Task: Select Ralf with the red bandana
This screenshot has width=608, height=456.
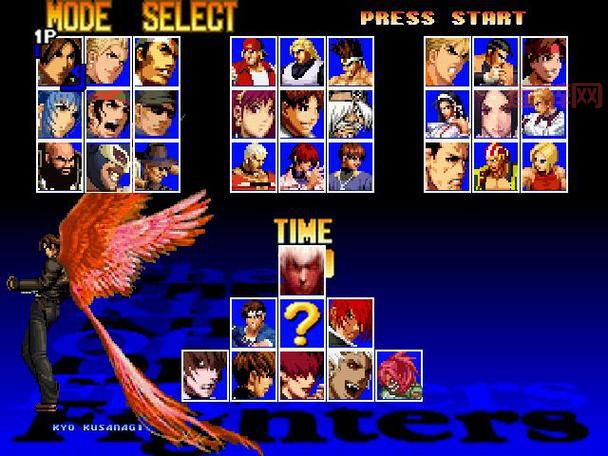Action: tap(108, 114)
